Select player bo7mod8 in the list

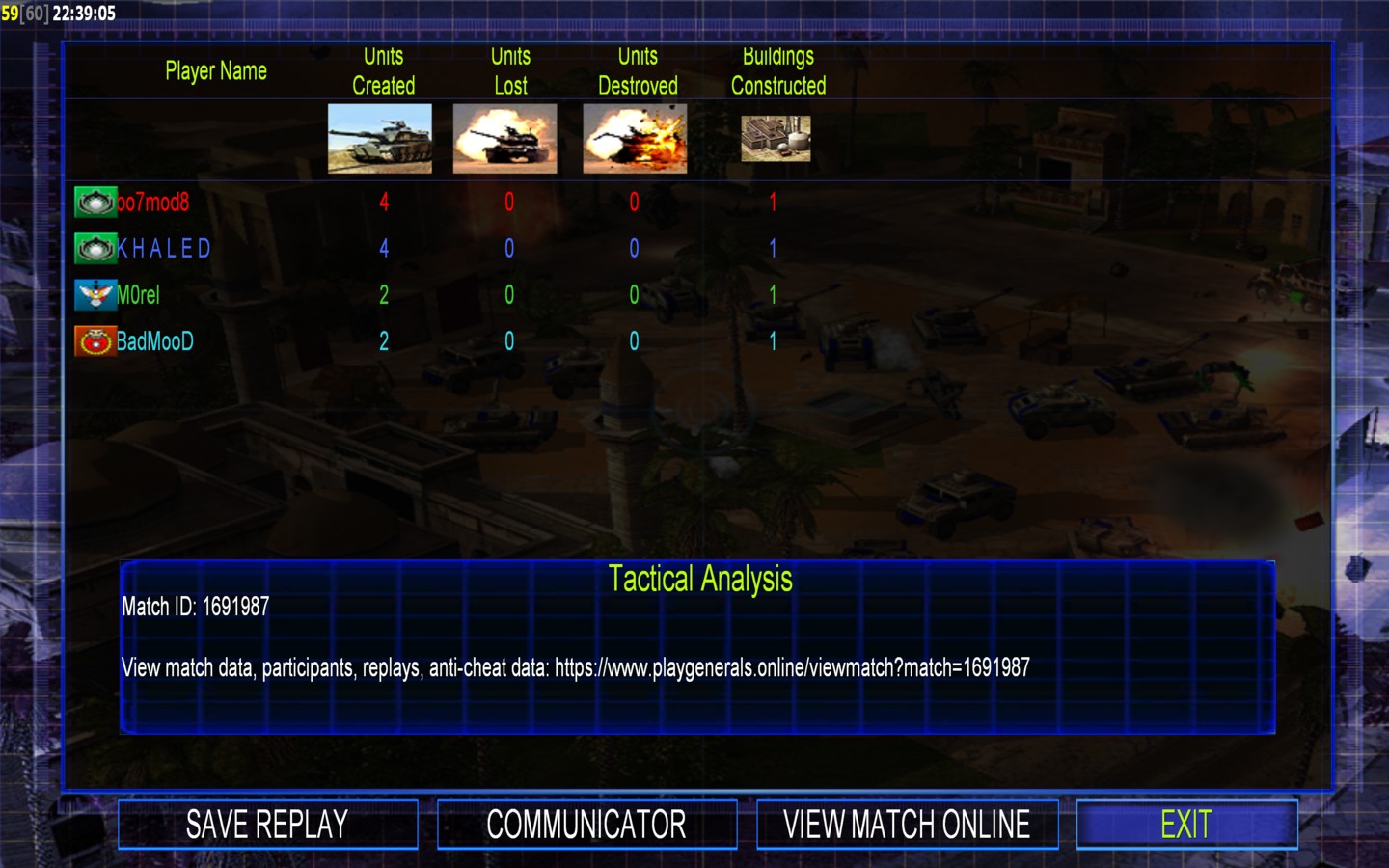tap(152, 203)
